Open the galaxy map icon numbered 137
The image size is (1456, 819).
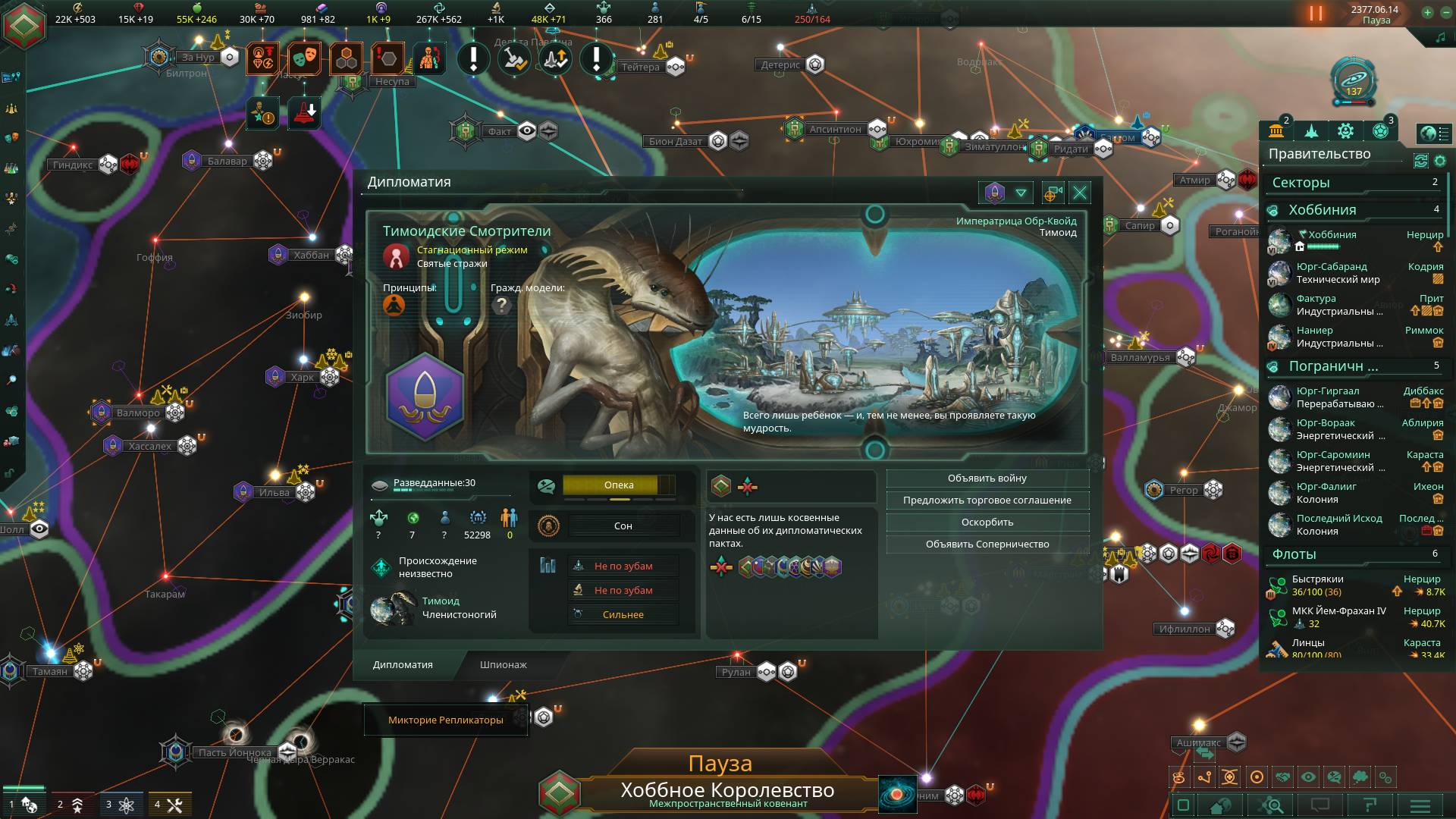1354,78
